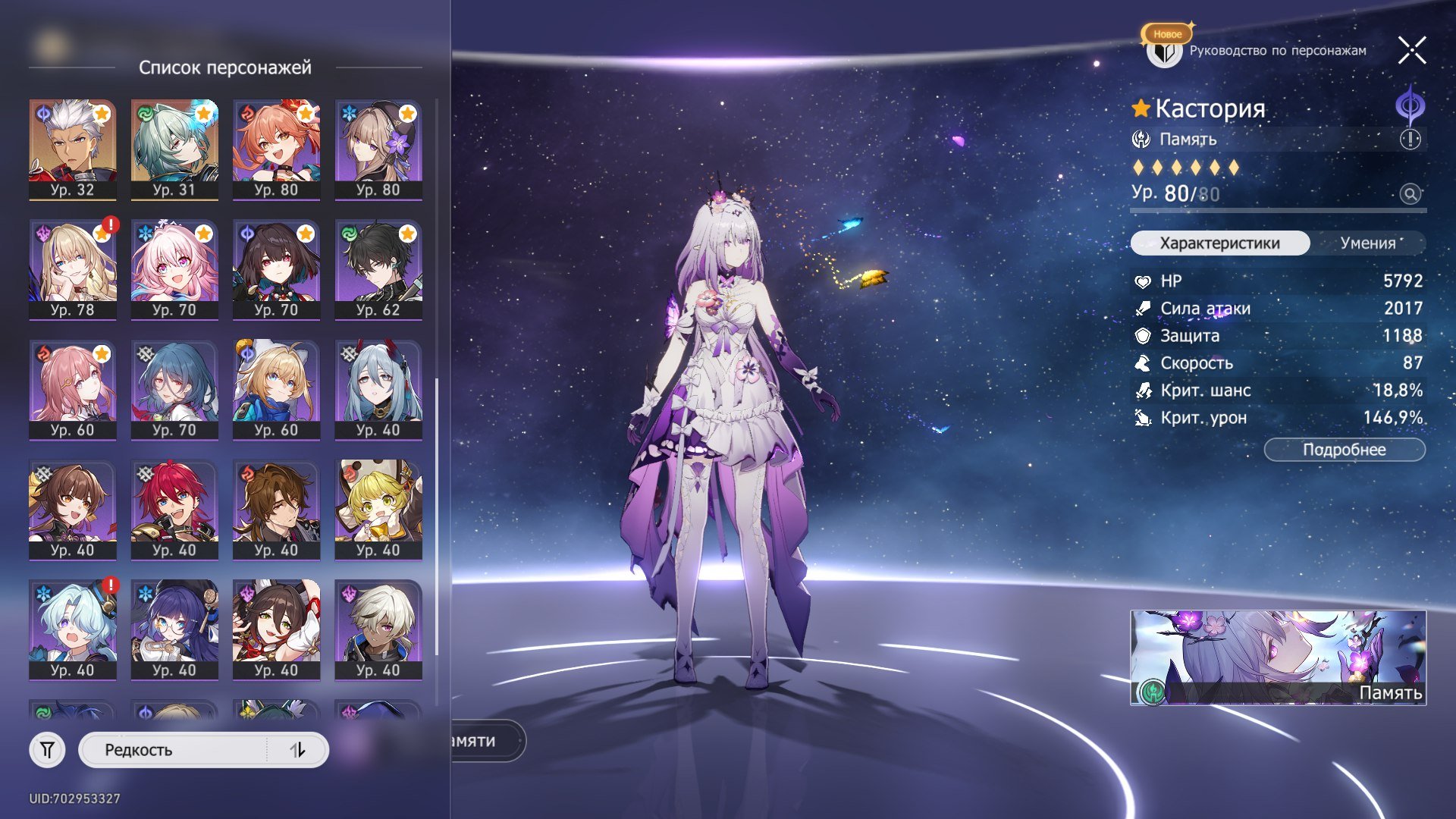Pick the pink-haired level 70 character
1456x819 pixels.
(174, 269)
